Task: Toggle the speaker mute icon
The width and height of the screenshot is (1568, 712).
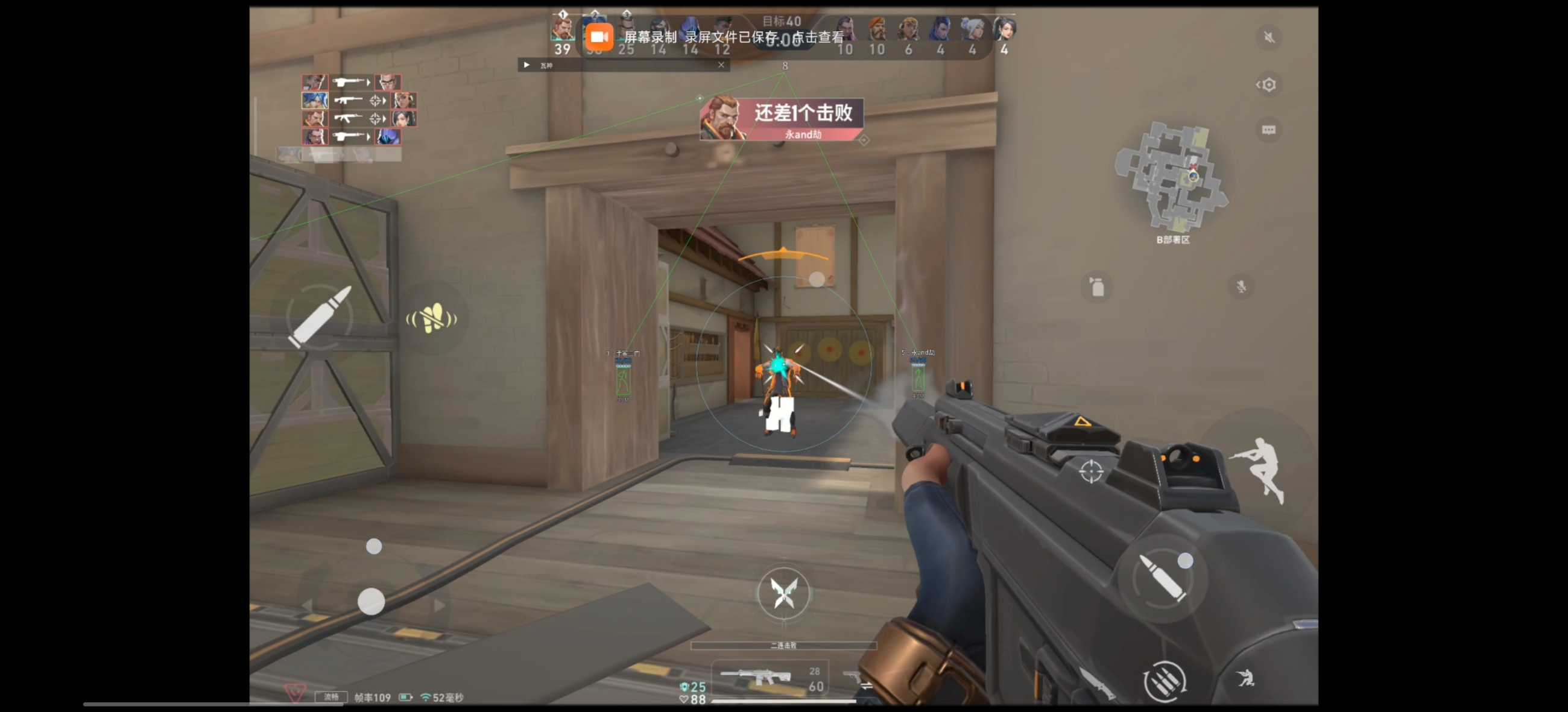Action: pyautogui.click(x=1268, y=38)
